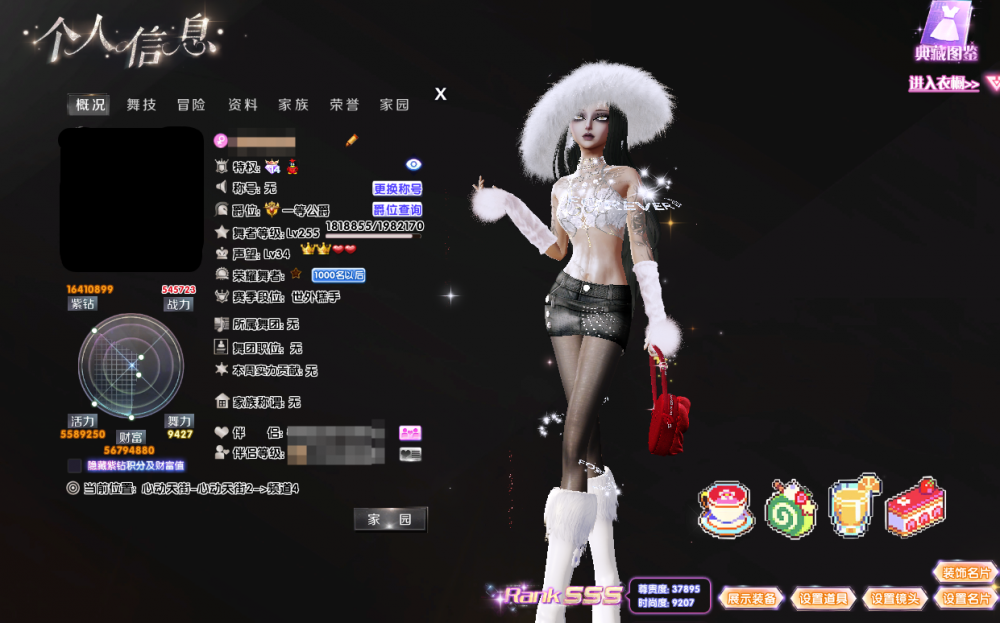Switch to the 家族 tab
The image size is (1000, 623).
pyautogui.click(x=293, y=104)
